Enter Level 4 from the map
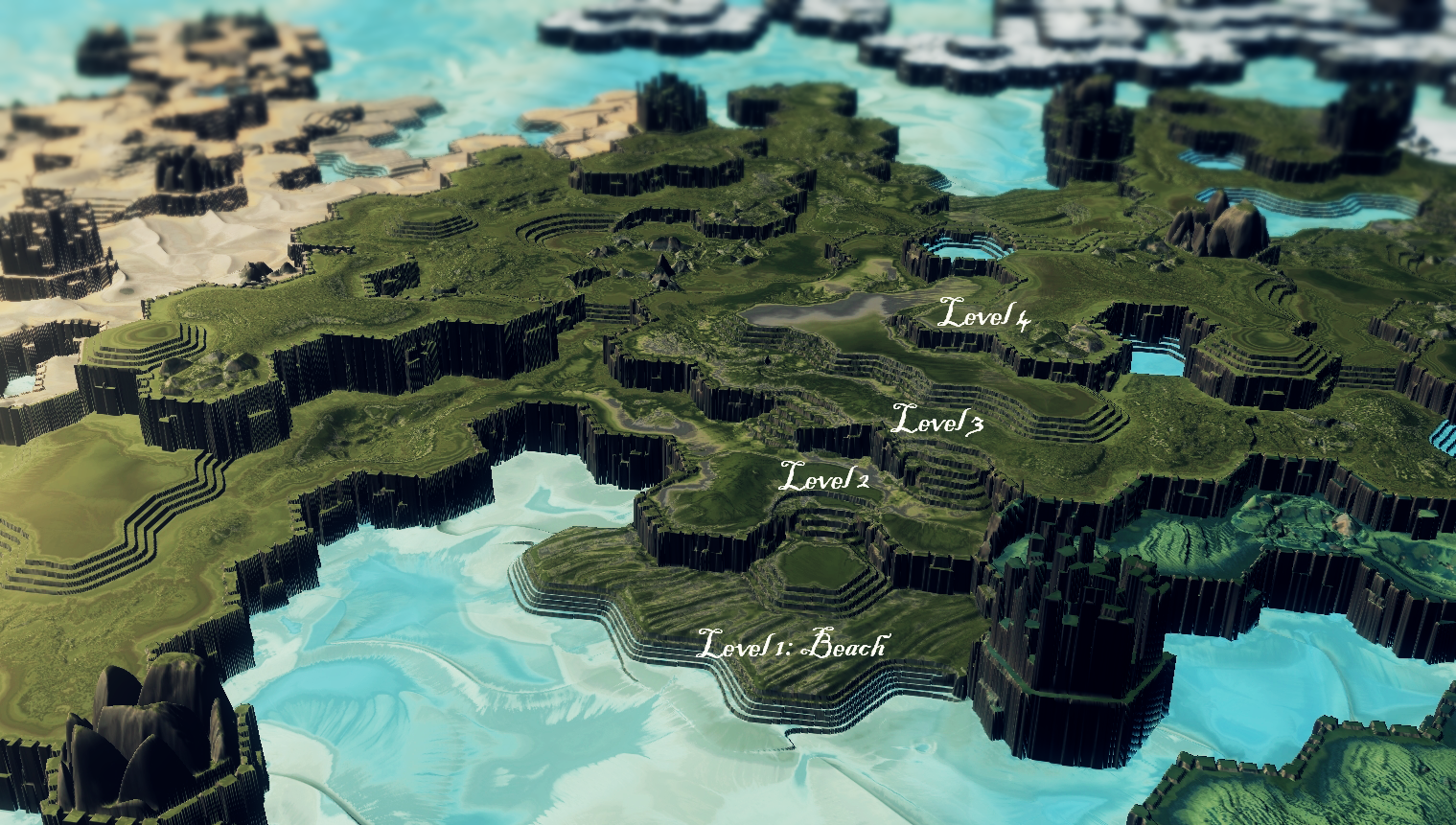The image size is (1456, 825). (x=983, y=313)
